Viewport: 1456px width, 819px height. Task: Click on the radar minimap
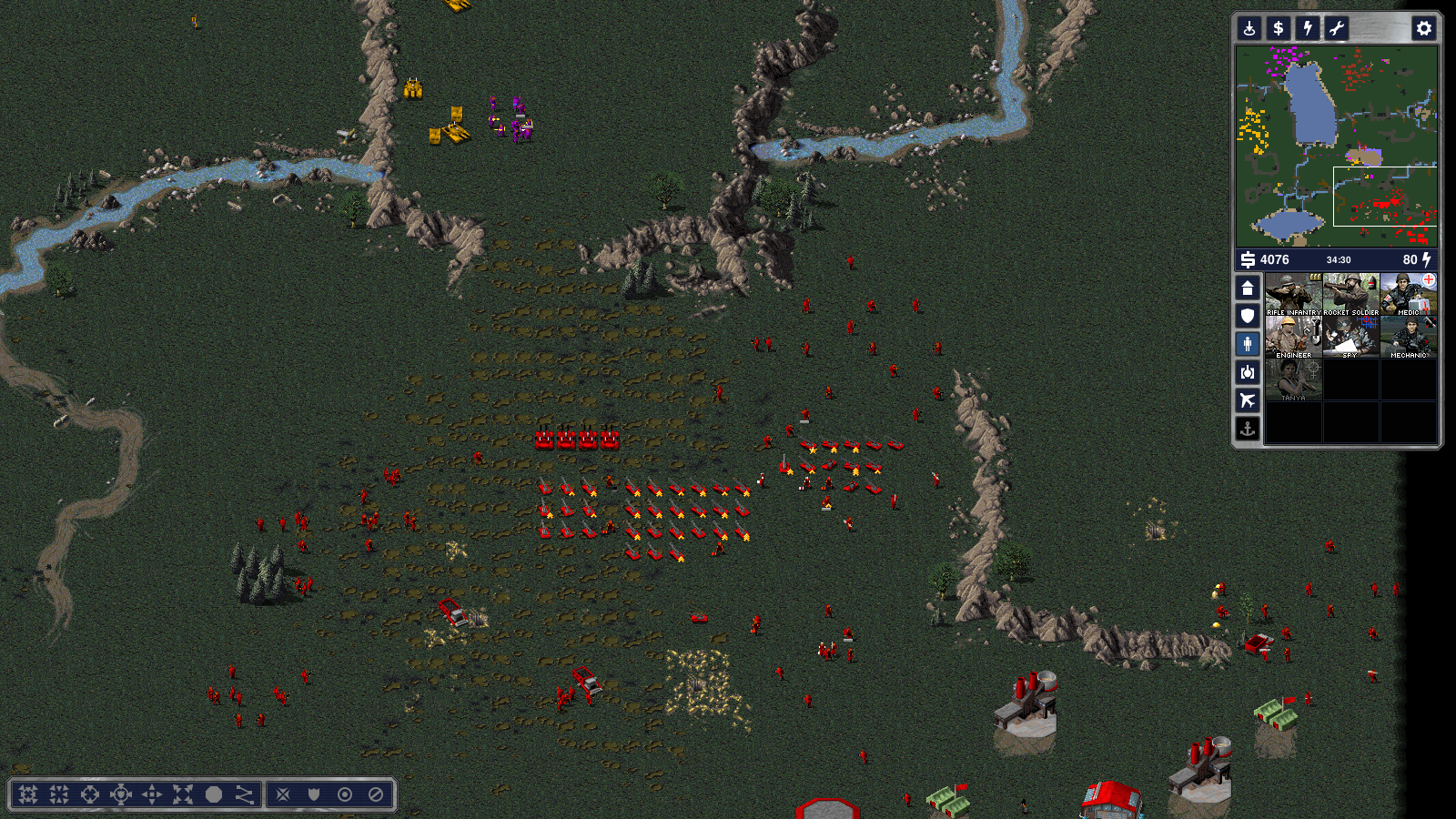tap(1336, 146)
